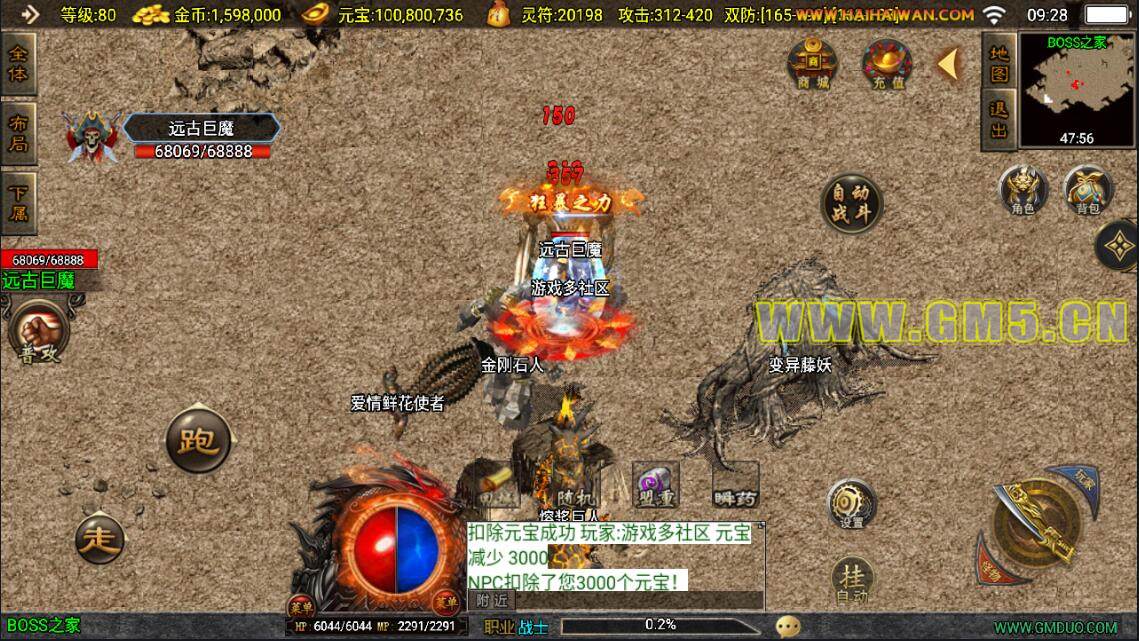Open chat with the speech bubble icon

788,626
